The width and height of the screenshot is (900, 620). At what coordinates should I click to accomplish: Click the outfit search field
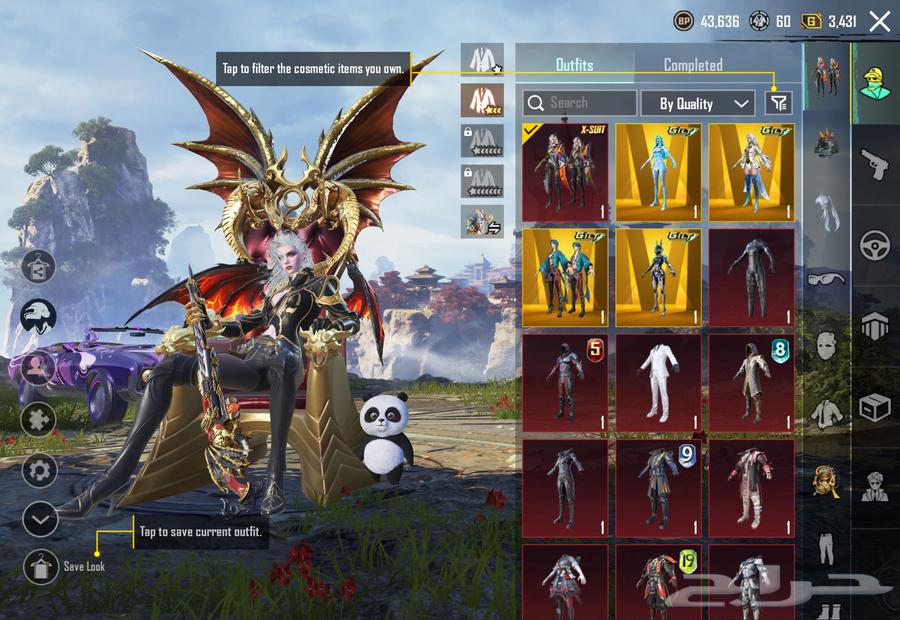point(580,103)
